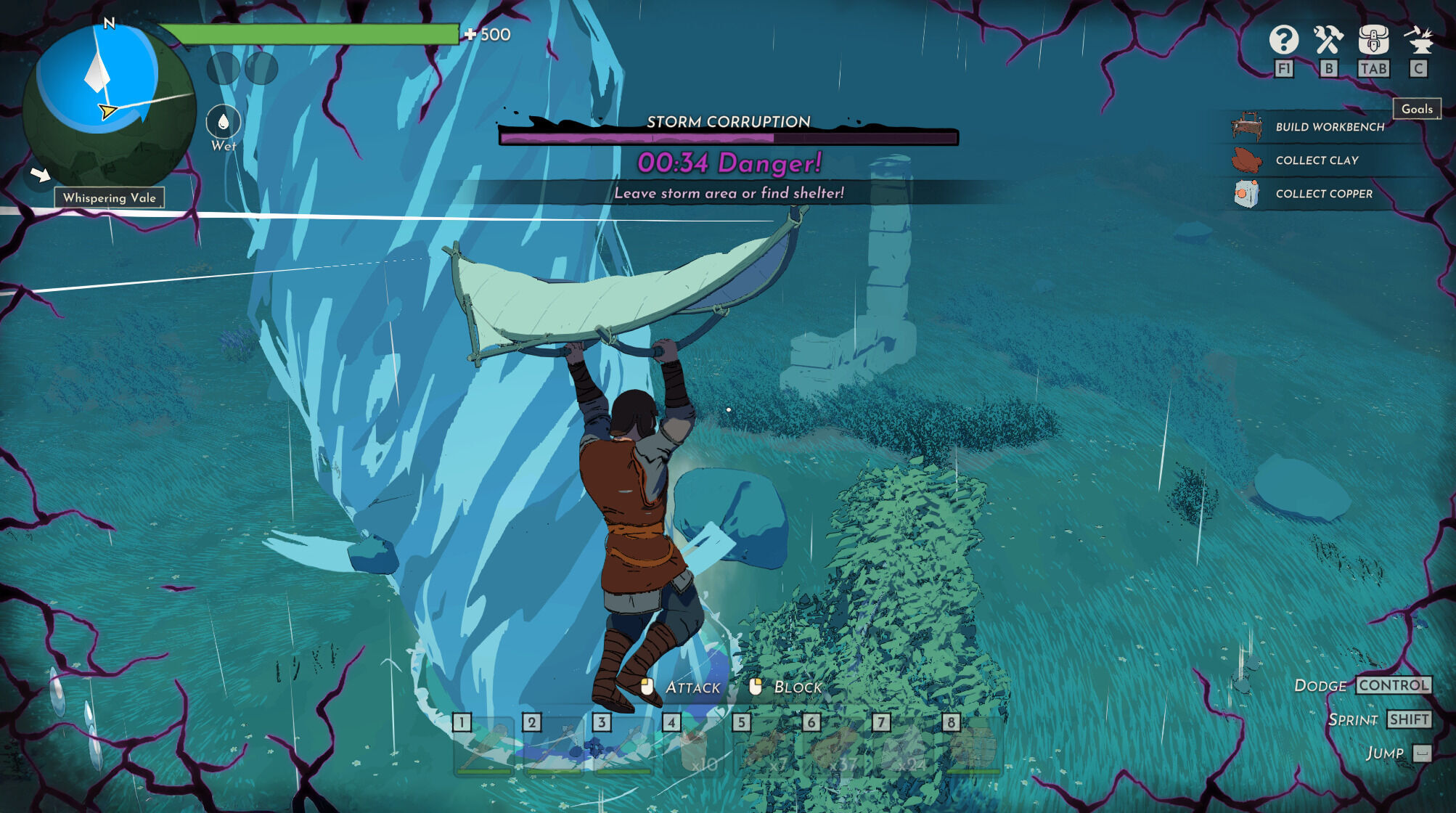Open the crafting anvil icon

point(1418,40)
